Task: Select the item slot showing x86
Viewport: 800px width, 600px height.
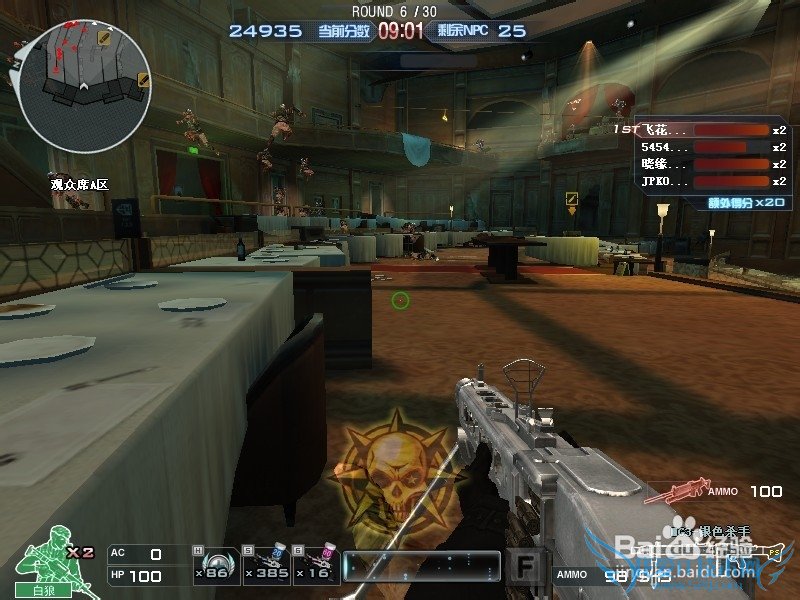Action: click(x=212, y=566)
